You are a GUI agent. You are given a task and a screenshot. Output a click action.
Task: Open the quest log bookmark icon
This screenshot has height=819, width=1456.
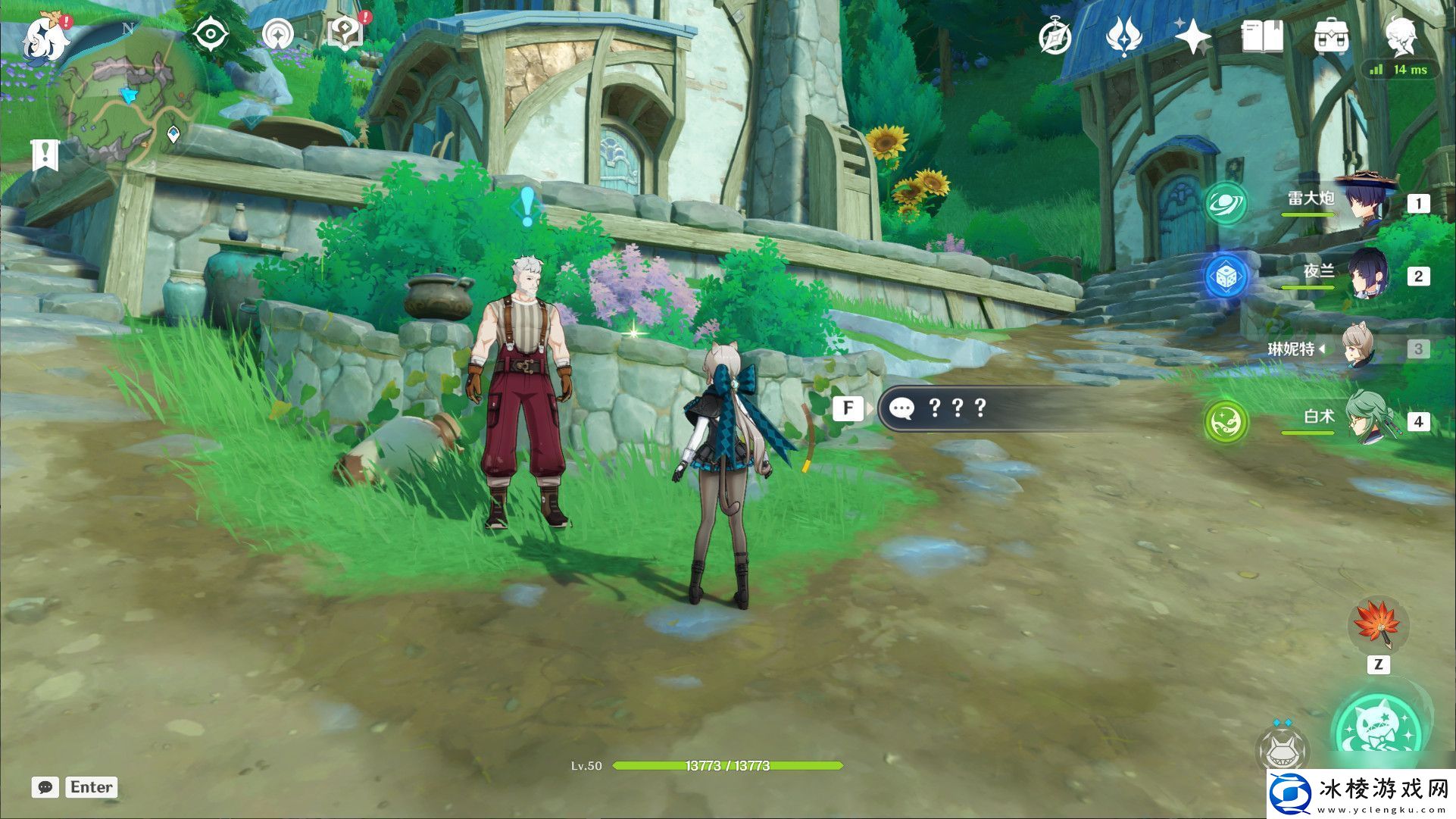(x=45, y=155)
